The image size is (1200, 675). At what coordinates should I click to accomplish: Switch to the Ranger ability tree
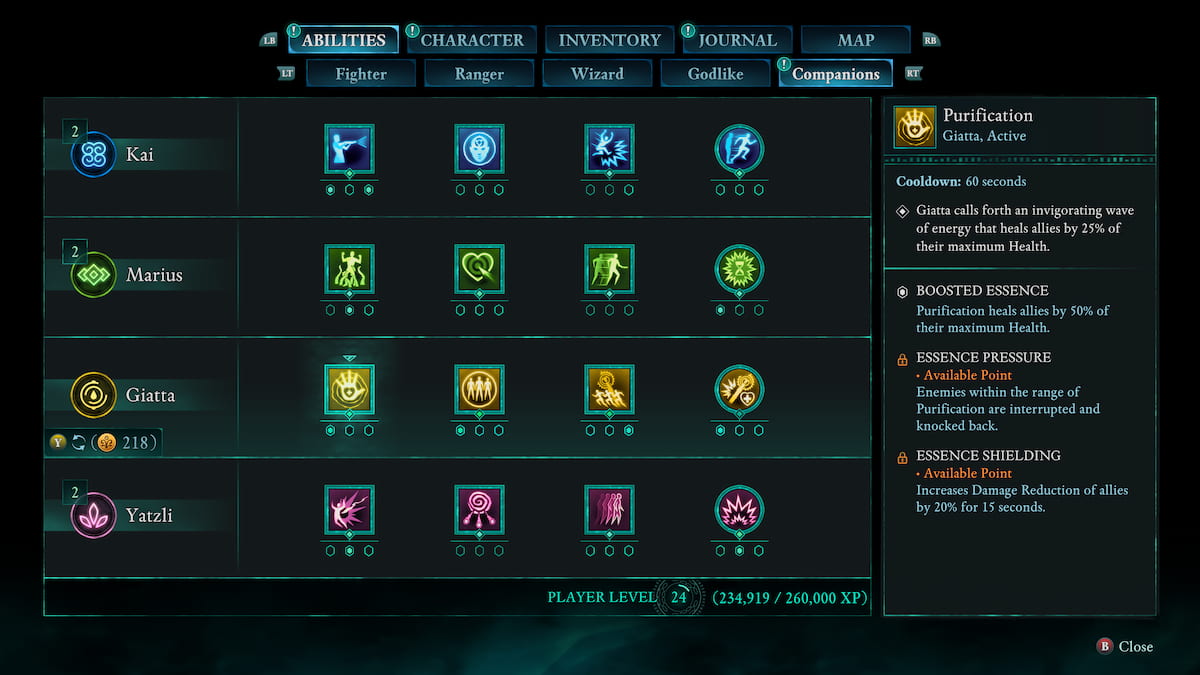click(x=479, y=74)
